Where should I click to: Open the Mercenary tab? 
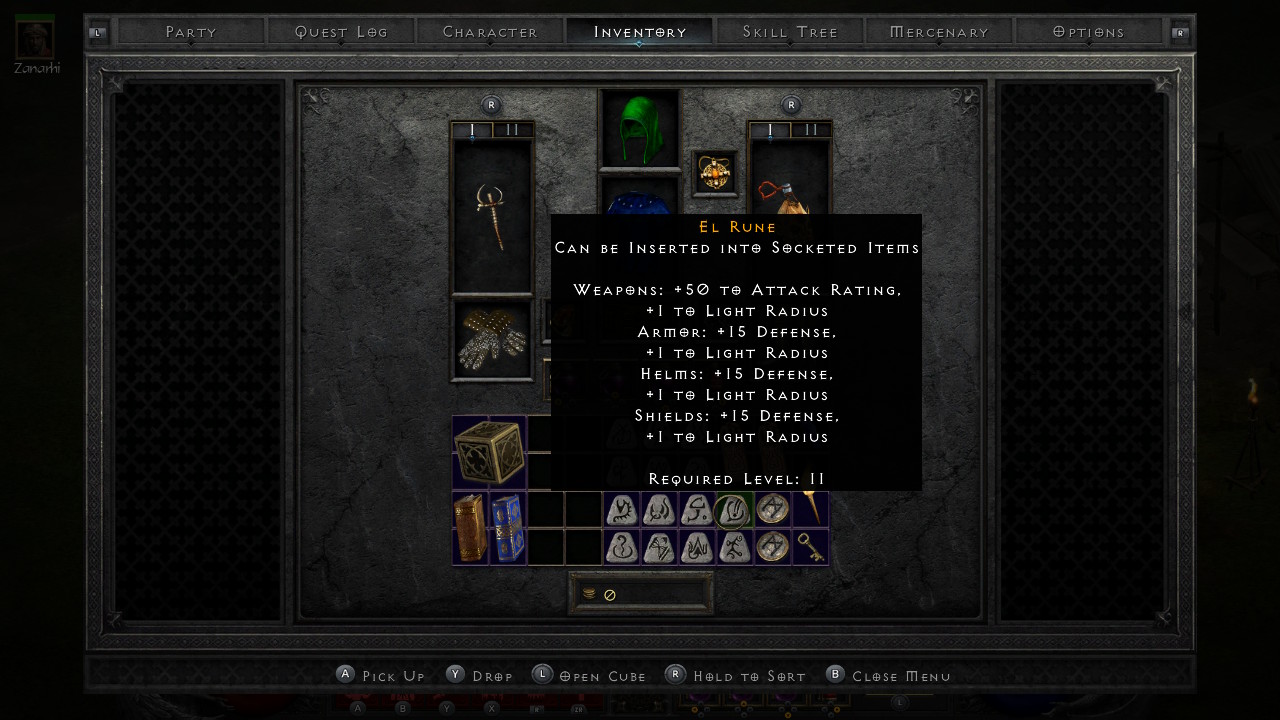[x=939, y=32]
